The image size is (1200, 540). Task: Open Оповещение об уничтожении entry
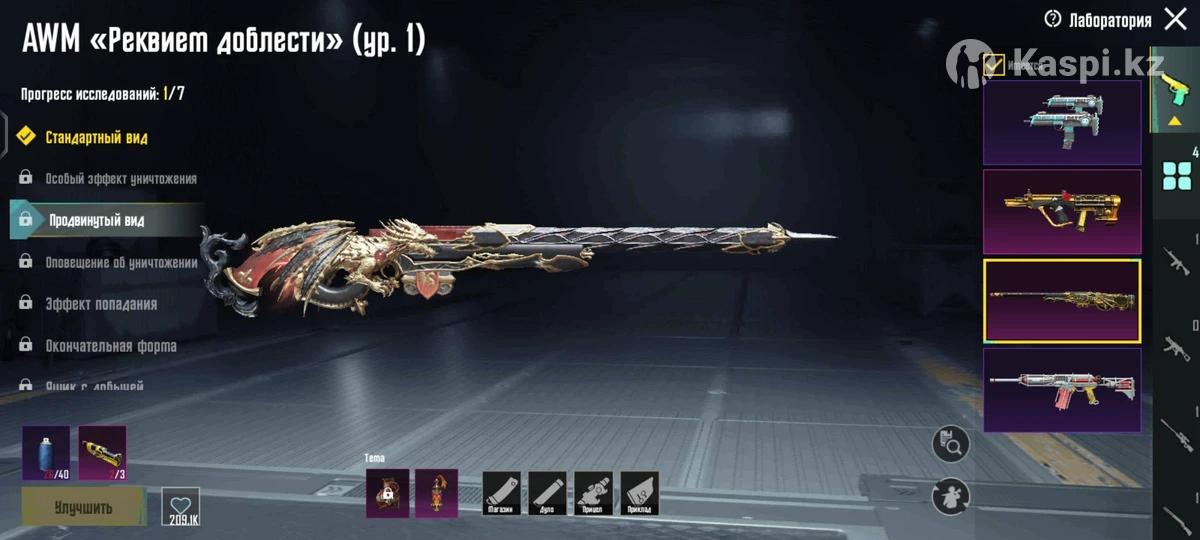tap(120, 262)
